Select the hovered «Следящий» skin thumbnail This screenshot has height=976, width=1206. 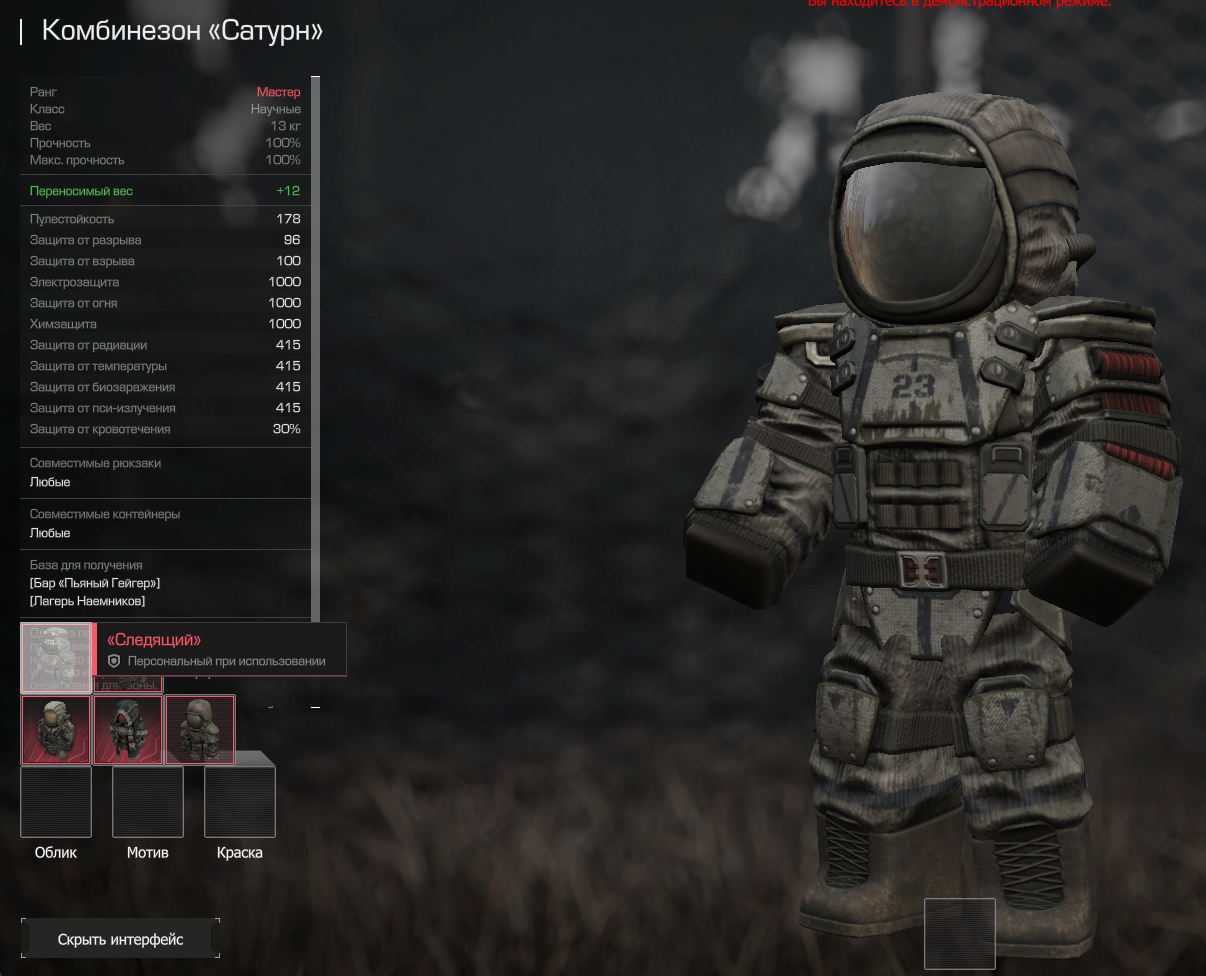(56, 658)
